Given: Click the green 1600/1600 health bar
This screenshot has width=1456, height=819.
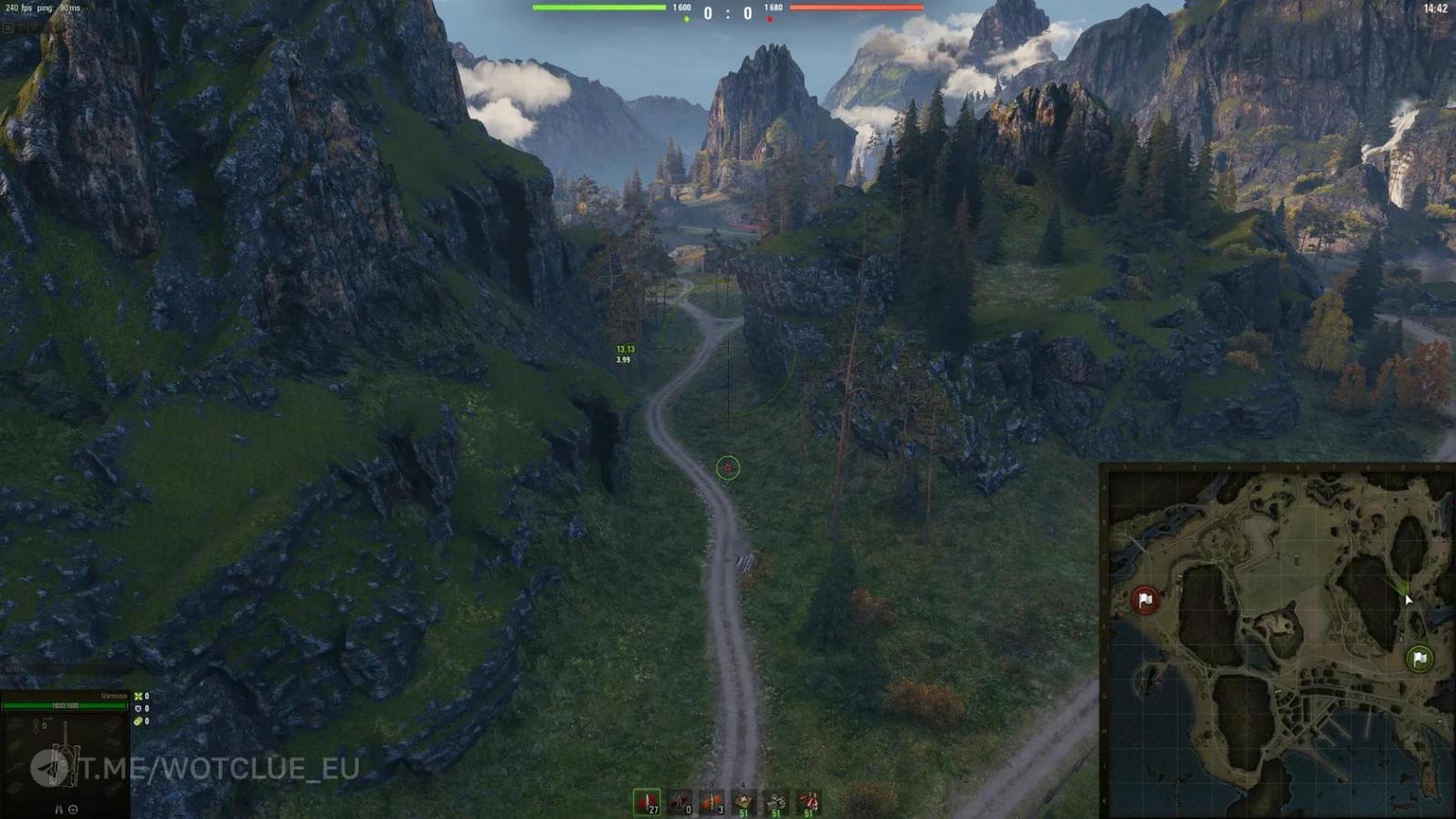Looking at the screenshot, I should click(64, 705).
